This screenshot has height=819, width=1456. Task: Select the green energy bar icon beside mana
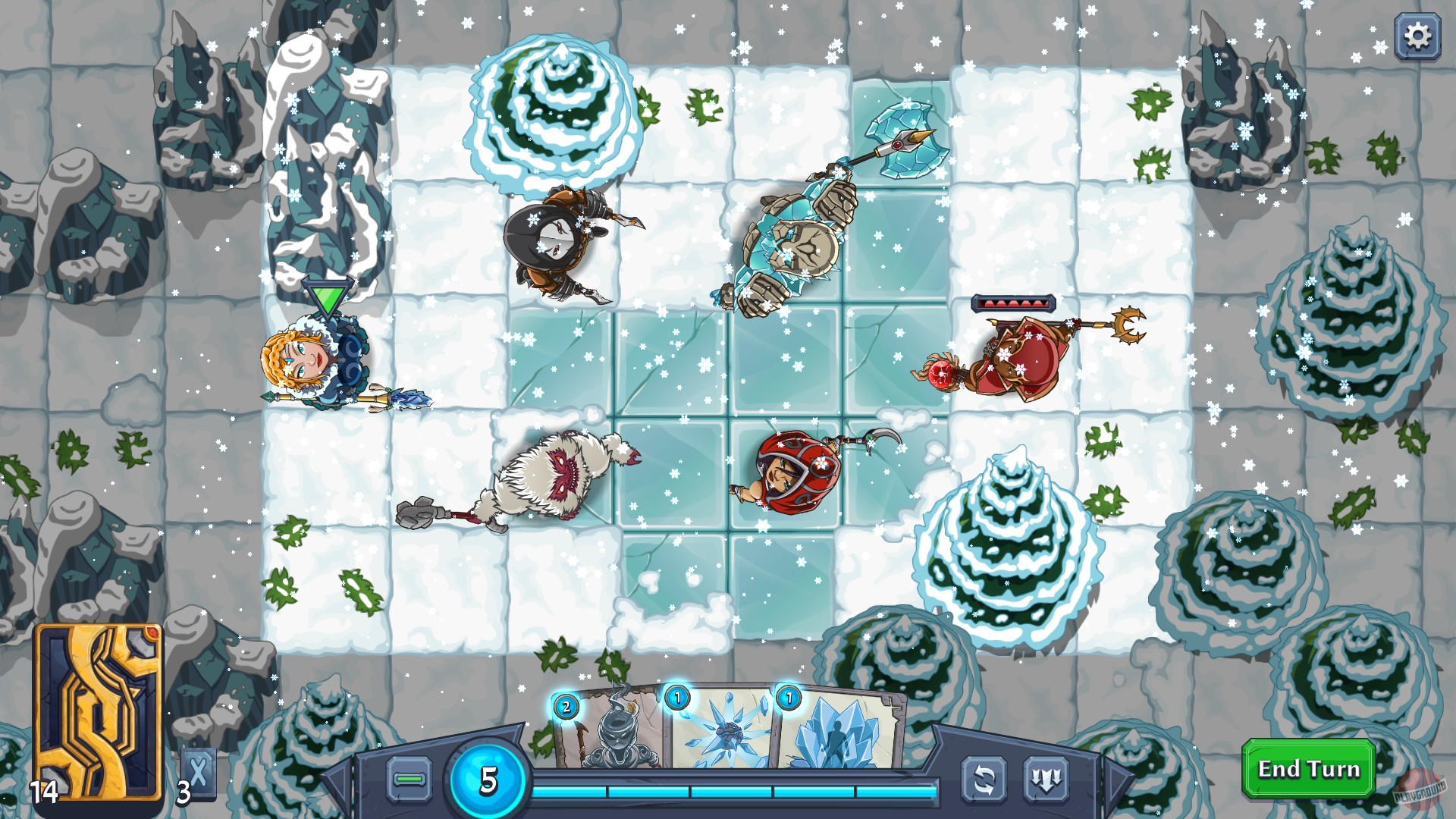click(408, 778)
